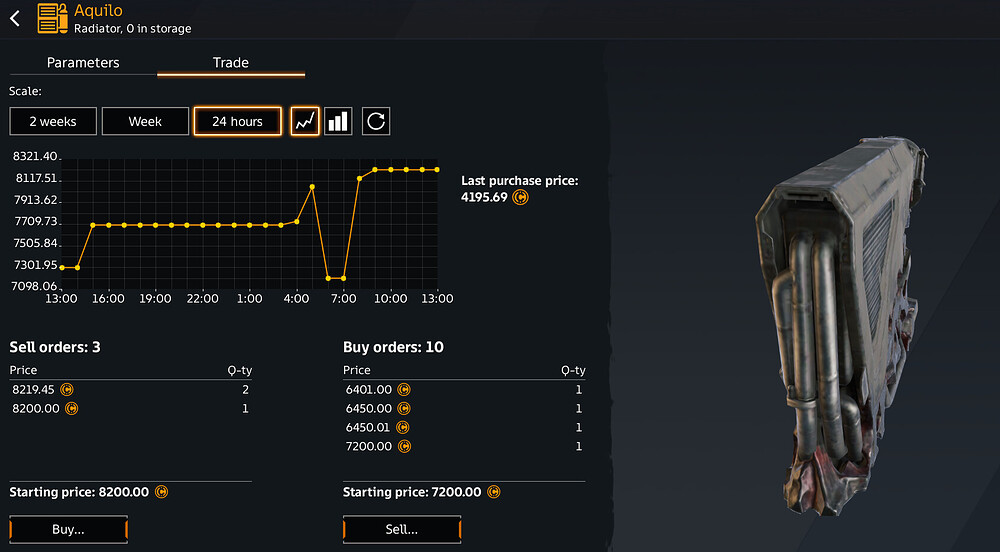
Task: Click the 7200.00 buy order row
Action: coord(464,446)
